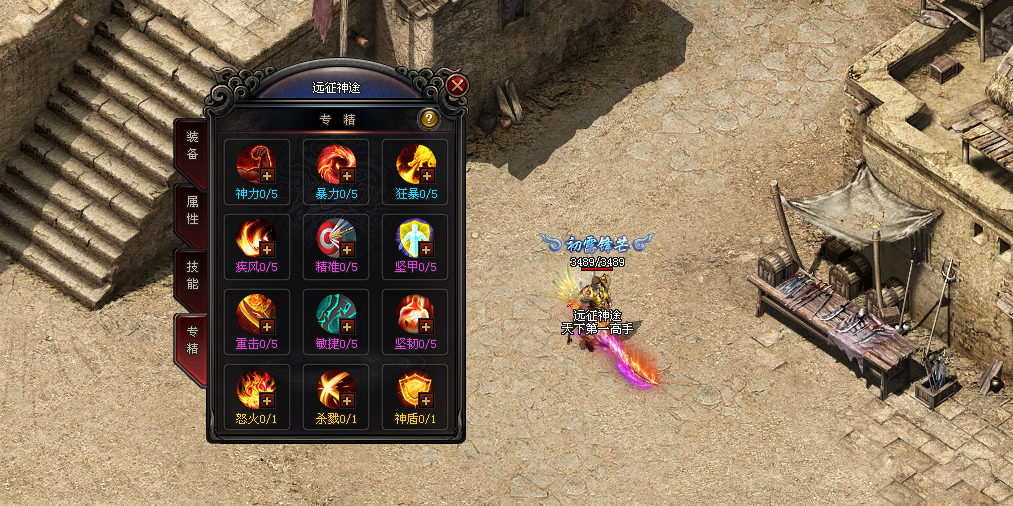
Task: Select the 专精 side tab
Action: 192,340
